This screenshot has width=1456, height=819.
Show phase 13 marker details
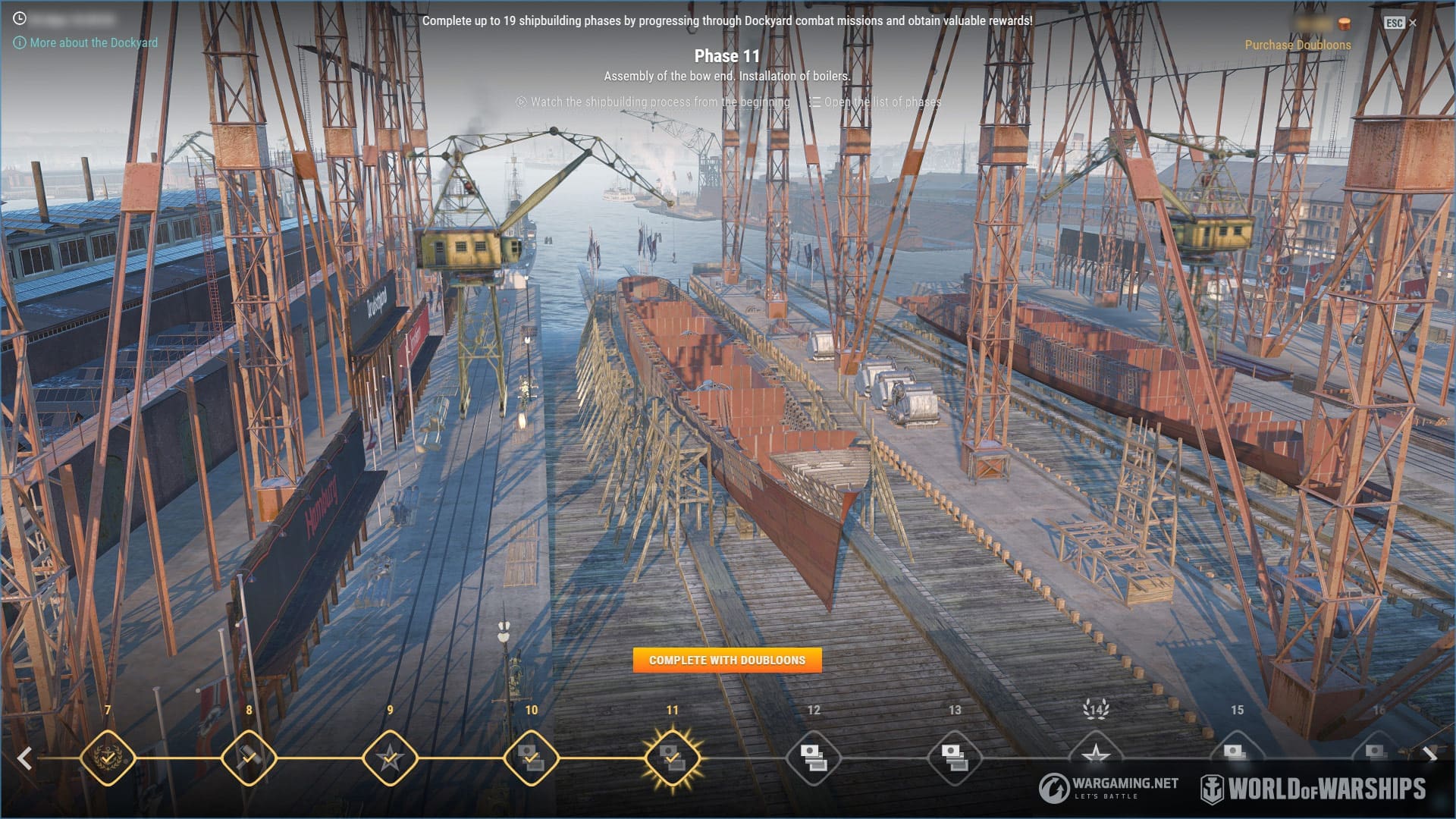coord(954,757)
